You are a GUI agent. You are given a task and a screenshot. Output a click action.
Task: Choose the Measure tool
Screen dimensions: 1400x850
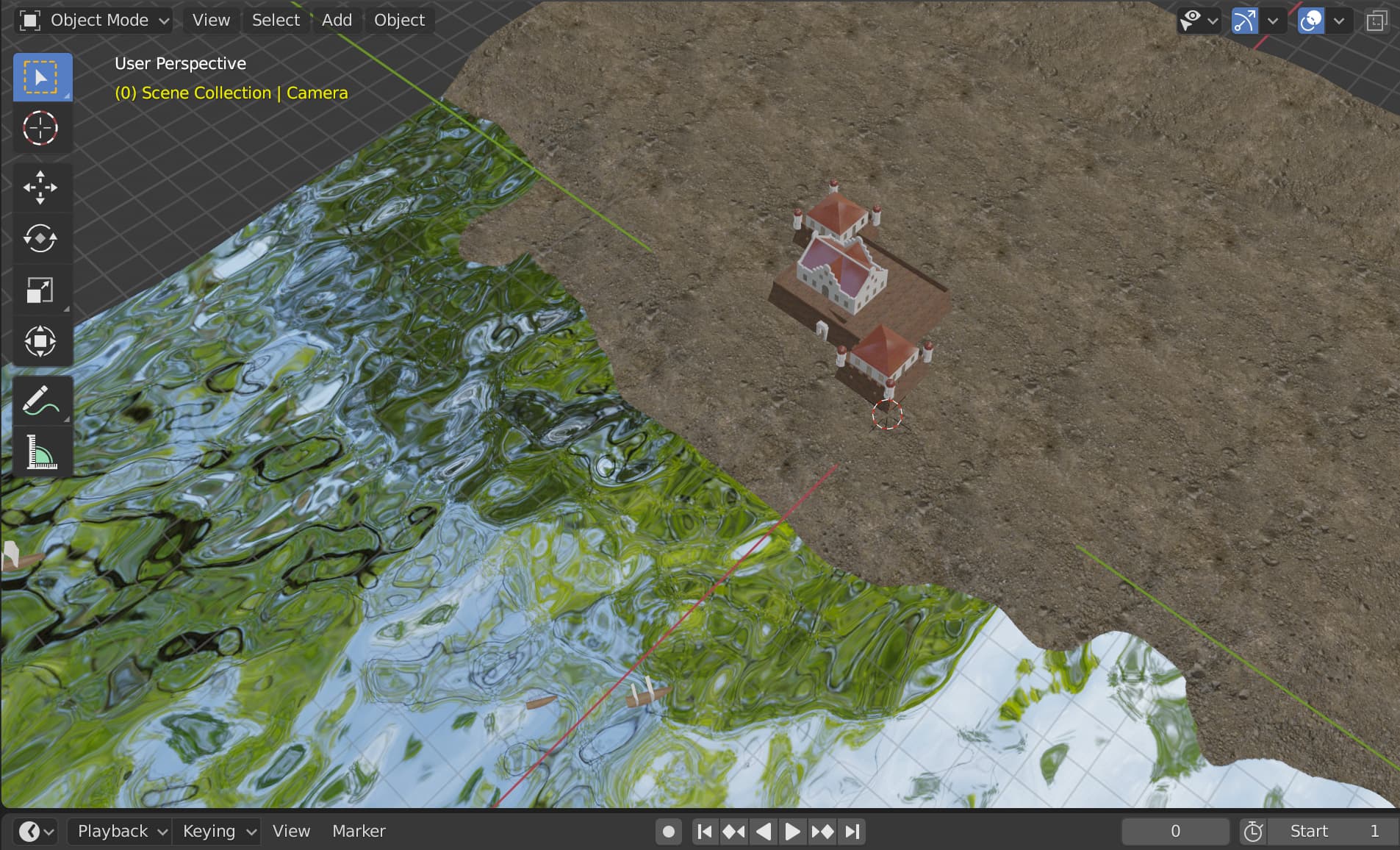(42, 451)
